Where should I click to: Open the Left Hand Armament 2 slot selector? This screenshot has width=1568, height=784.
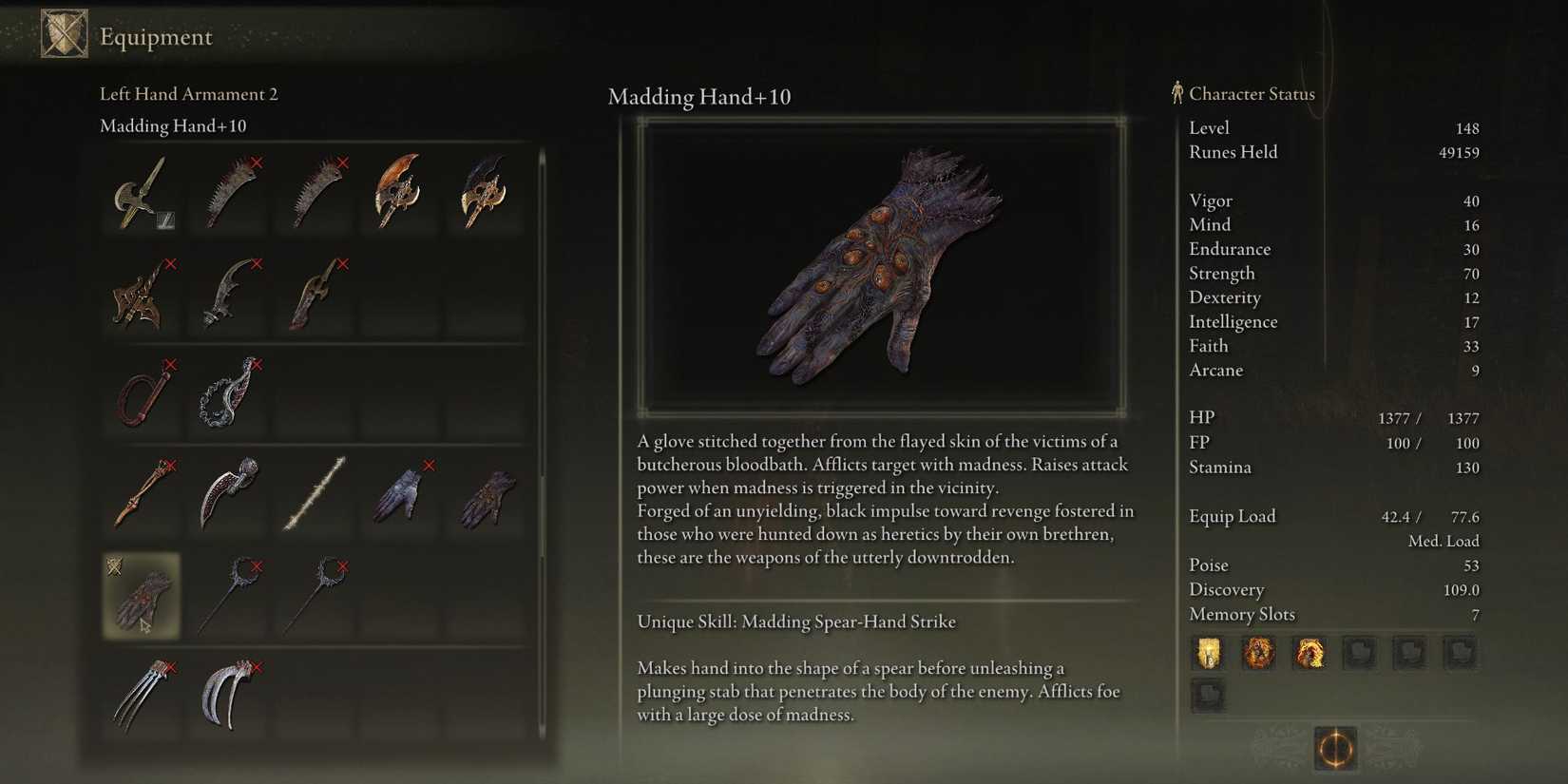pyautogui.click(x=187, y=93)
